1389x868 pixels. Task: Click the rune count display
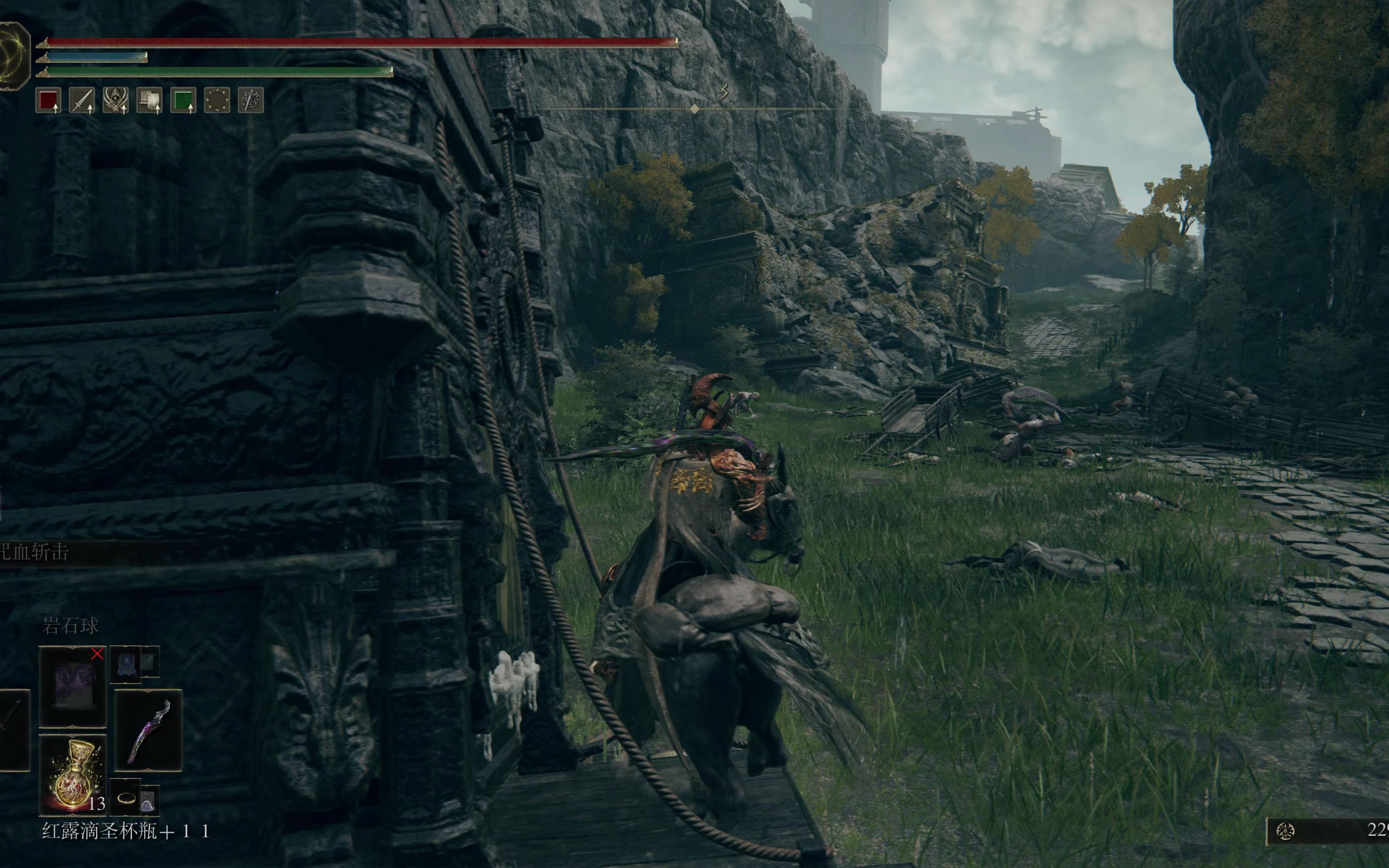click(1329, 831)
